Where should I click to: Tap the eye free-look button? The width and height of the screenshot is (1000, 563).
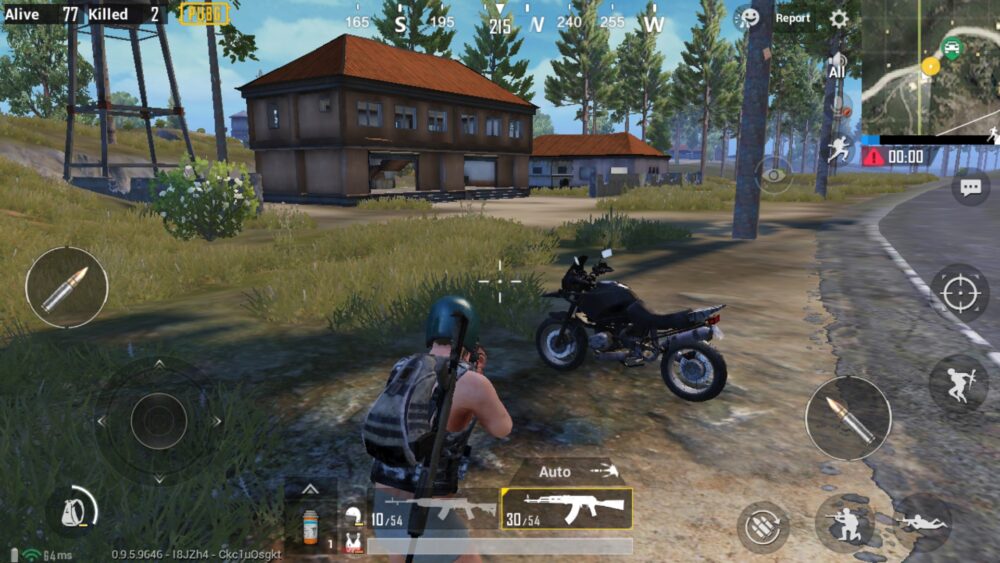point(773,175)
